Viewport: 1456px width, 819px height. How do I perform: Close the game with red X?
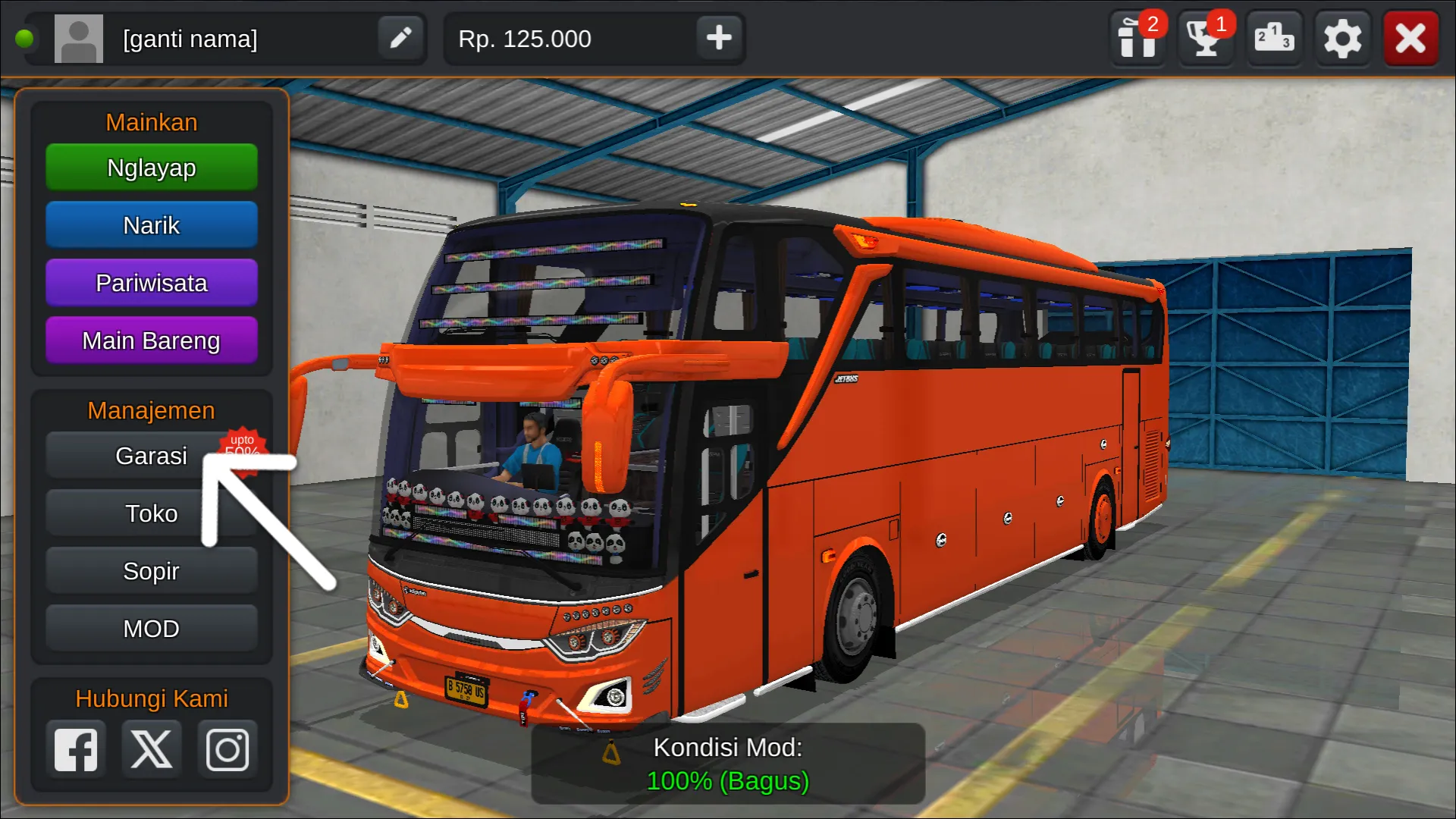1410,38
